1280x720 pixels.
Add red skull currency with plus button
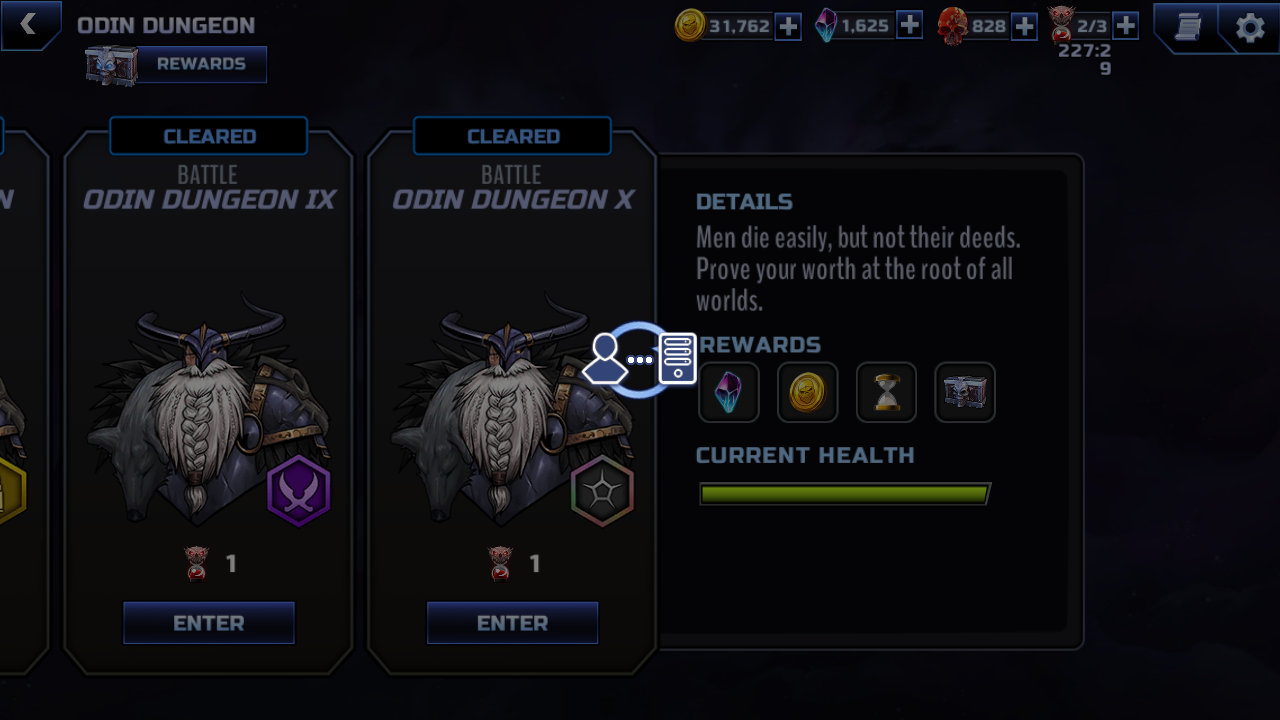(1024, 26)
